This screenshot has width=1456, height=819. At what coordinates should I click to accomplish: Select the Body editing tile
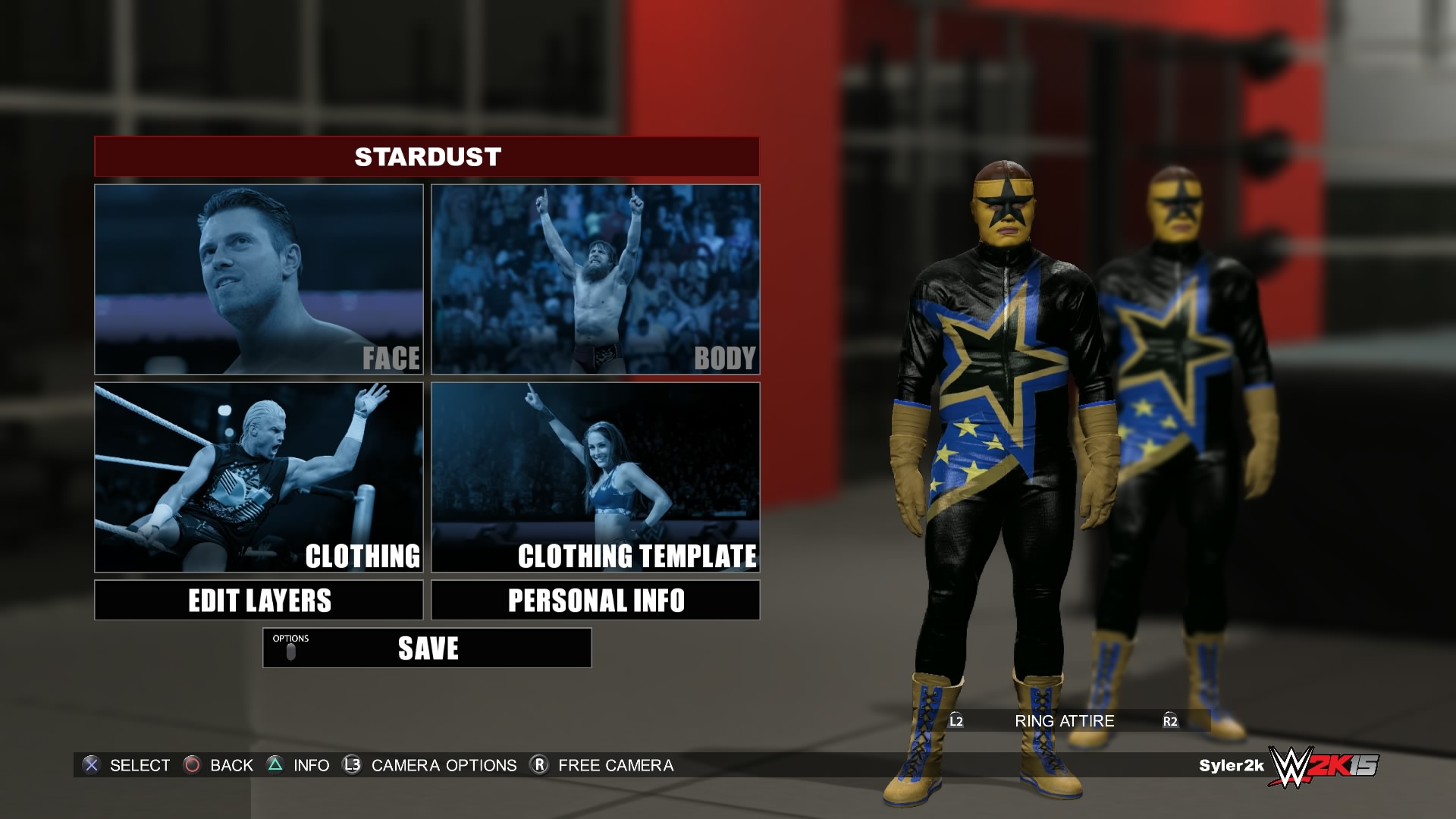pos(595,279)
